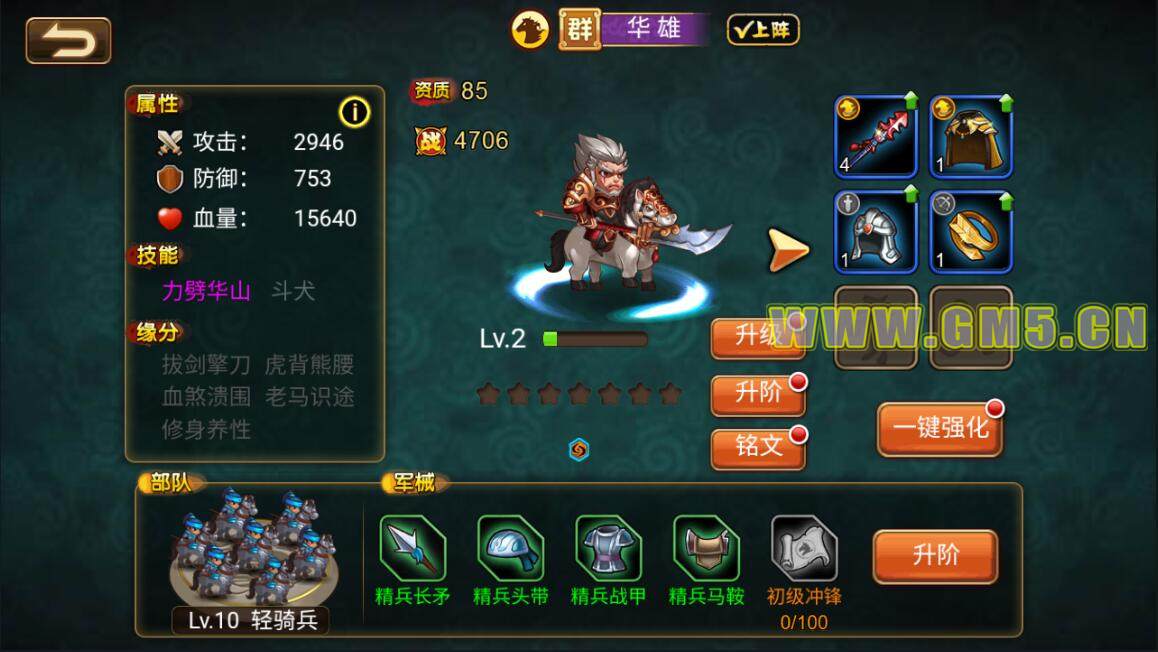Image resolution: width=1158 pixels, height=652 pixels.
Task: Select the 精兵马鞍 saddle item
Action: pos(706,550)
